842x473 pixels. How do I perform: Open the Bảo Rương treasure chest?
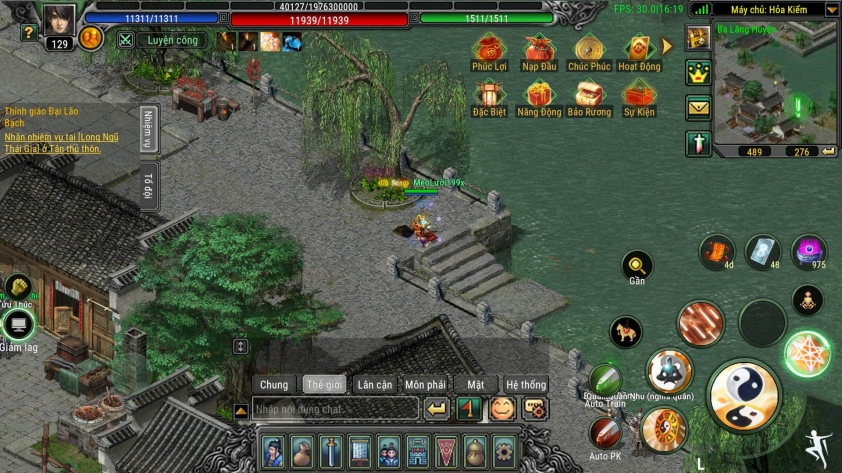click(x=589, y=97)
